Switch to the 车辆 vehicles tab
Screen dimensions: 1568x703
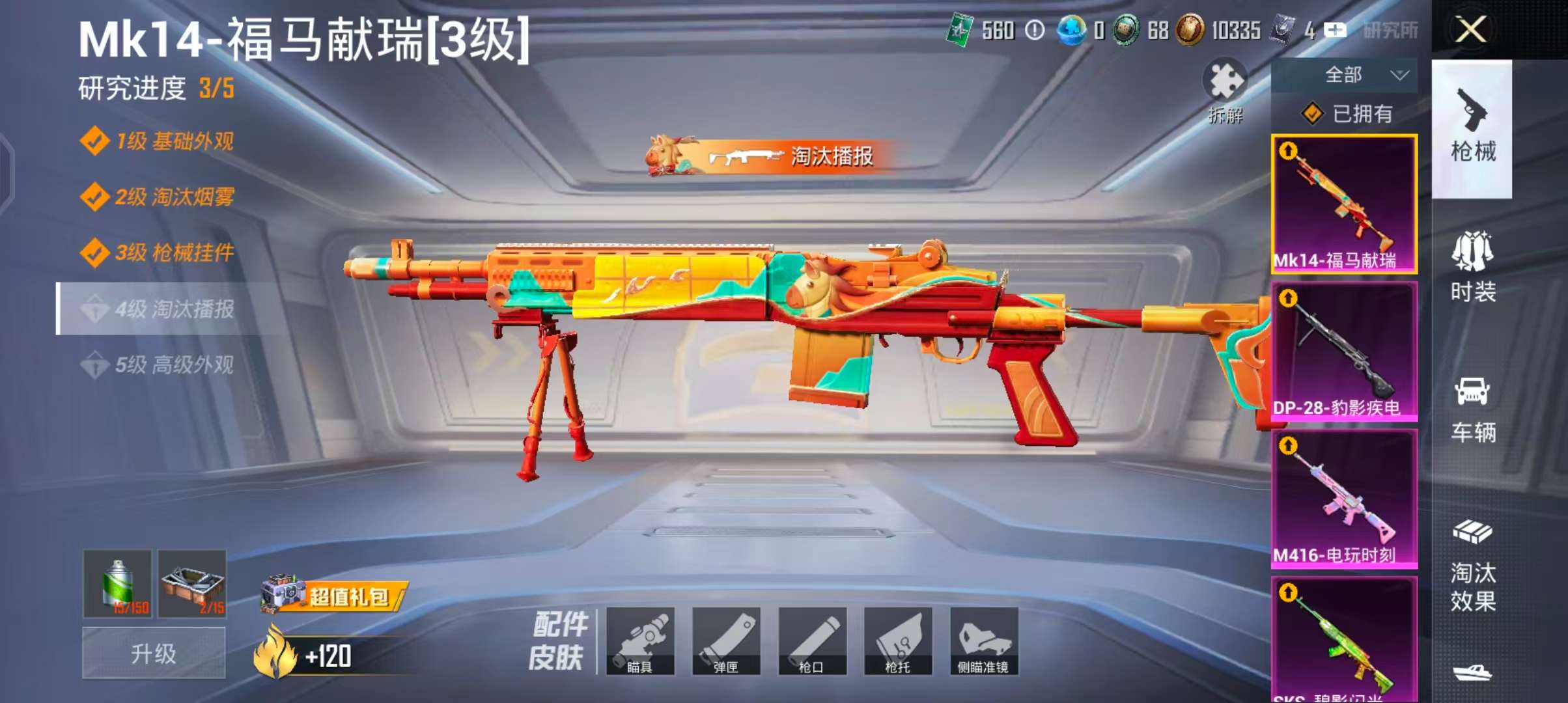point(1472,409)
